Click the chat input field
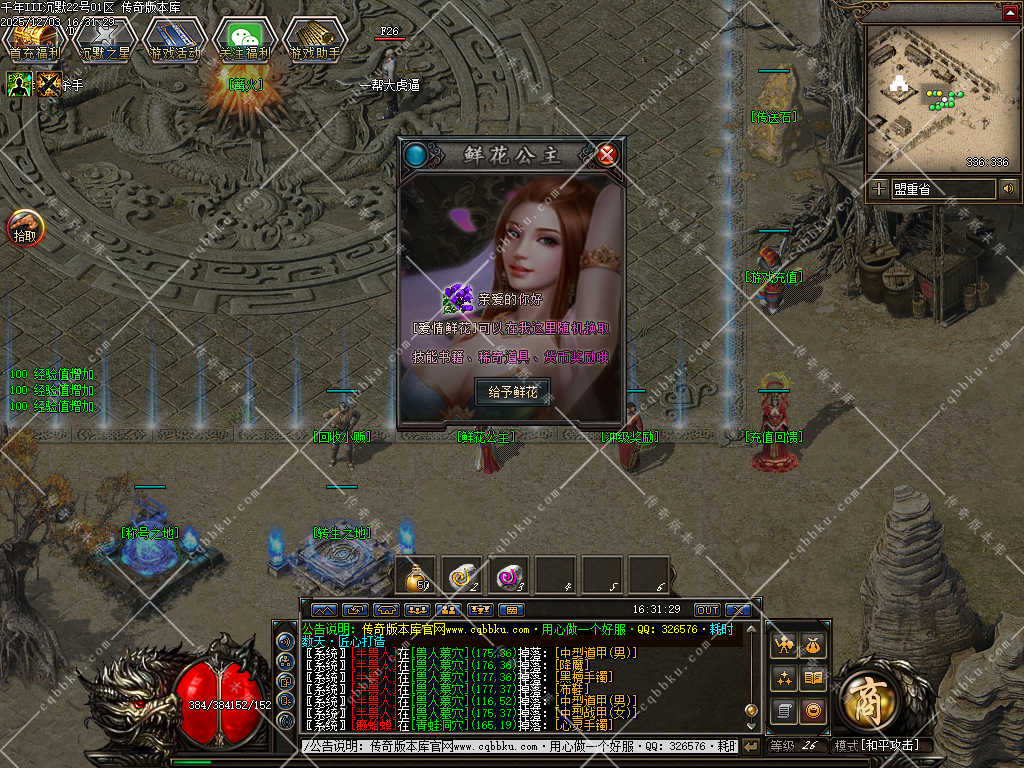The height and width of the screenshot is (768, 1024). click(x=520, y=746)
